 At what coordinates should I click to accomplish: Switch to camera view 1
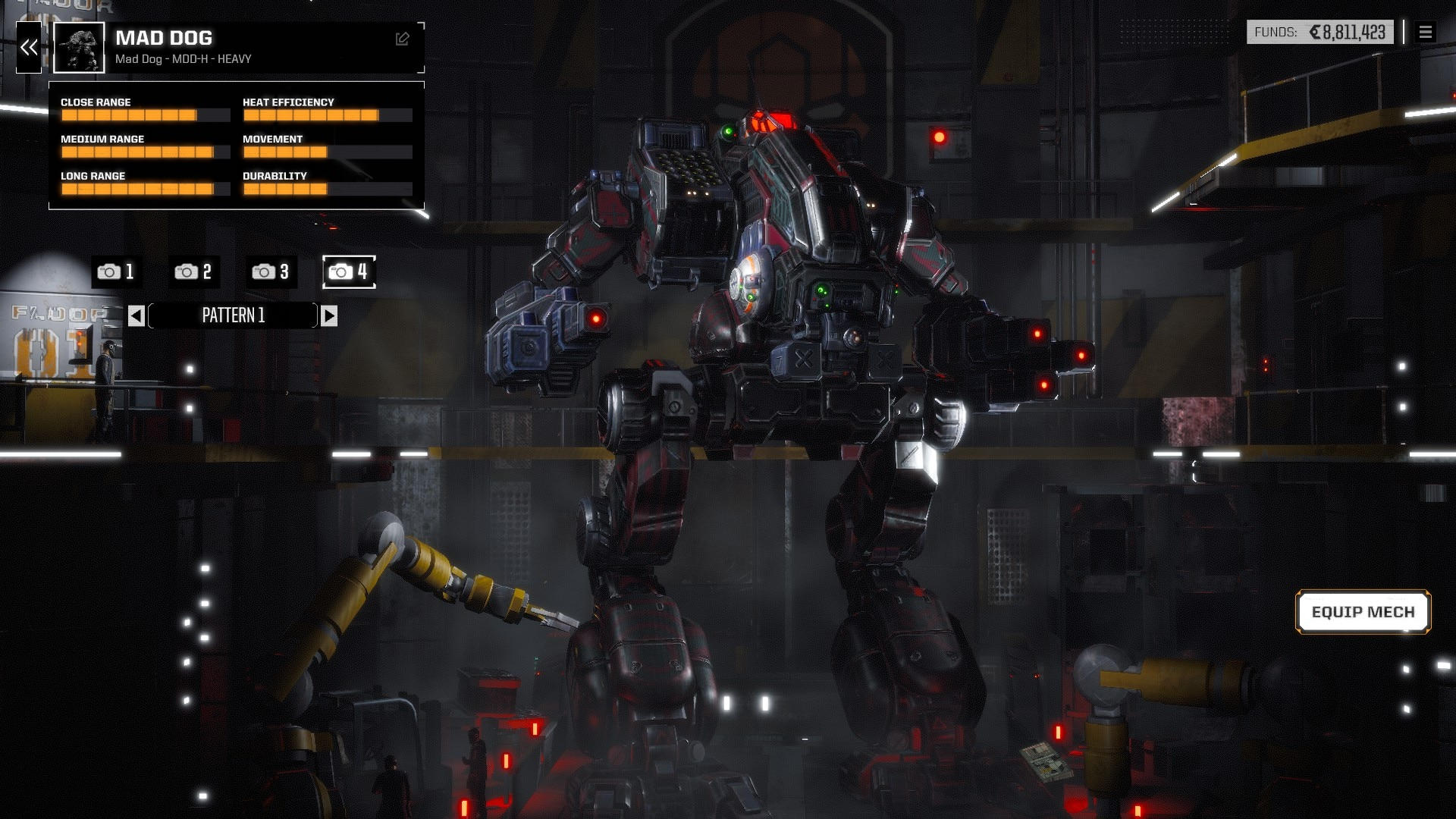[x=116, y=271]
